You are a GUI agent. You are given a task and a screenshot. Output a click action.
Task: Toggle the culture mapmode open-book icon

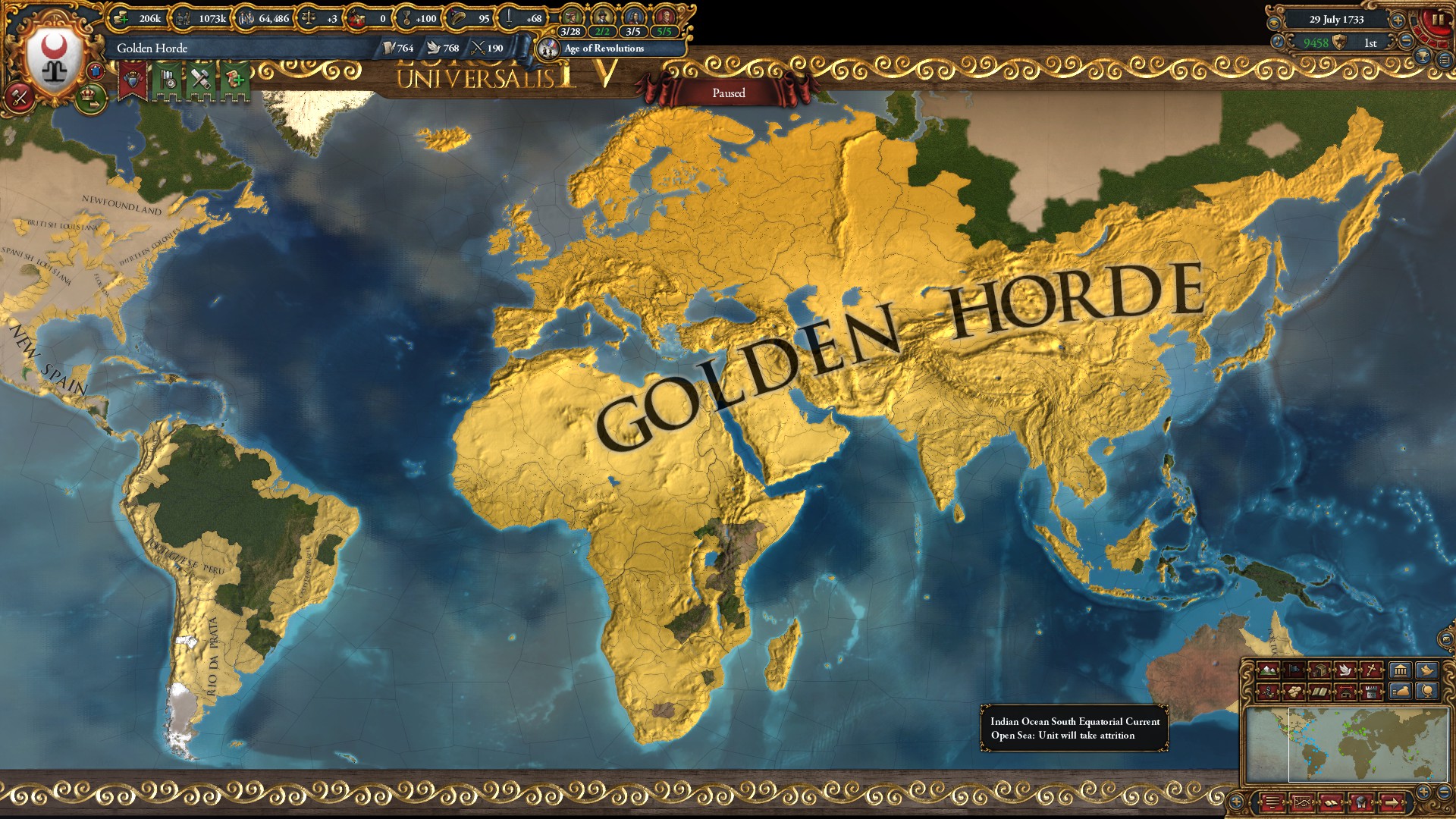(1319, 692)
